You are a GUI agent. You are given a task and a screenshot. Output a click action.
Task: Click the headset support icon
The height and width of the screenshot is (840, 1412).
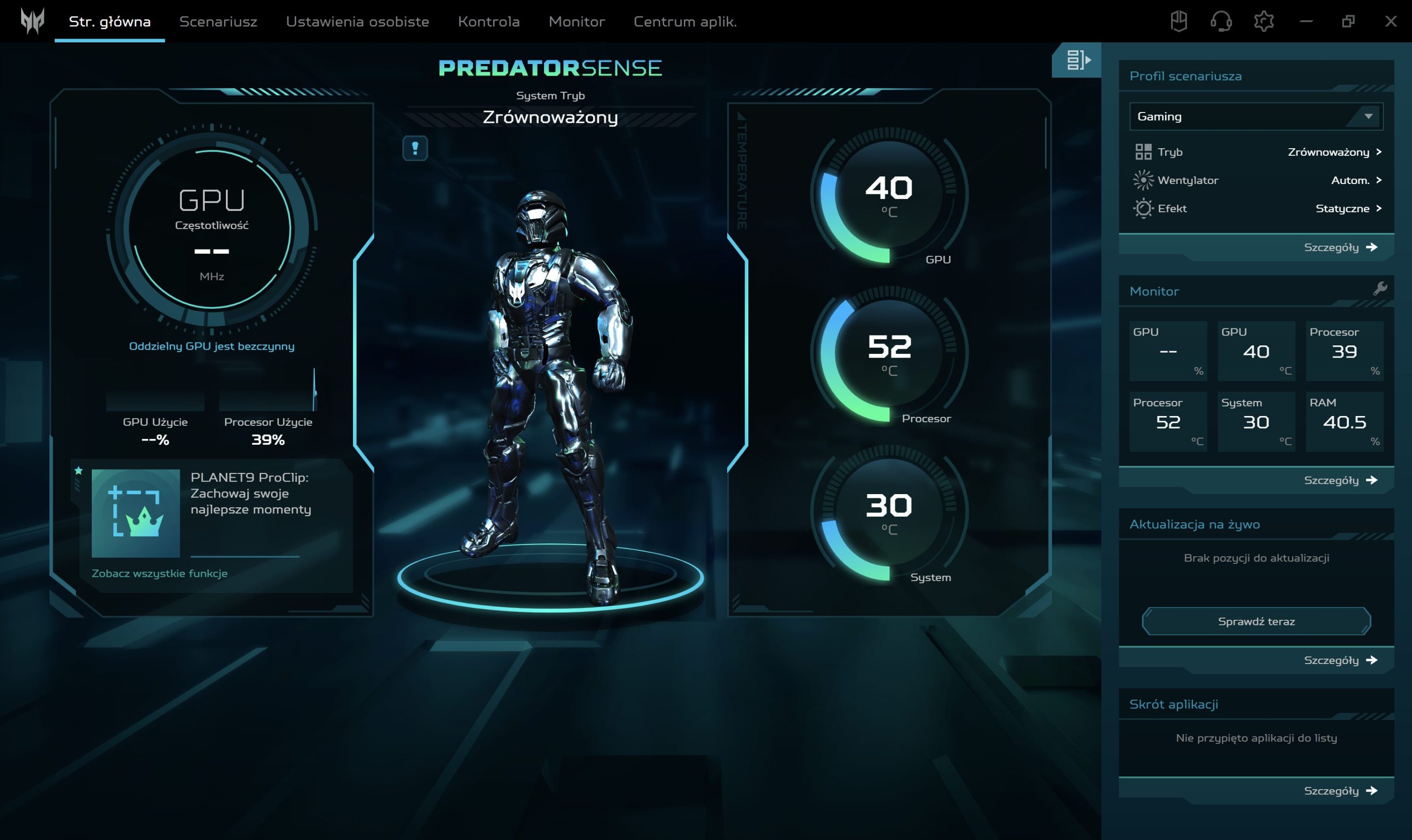pyautogui.click(x=1220, y=22)
